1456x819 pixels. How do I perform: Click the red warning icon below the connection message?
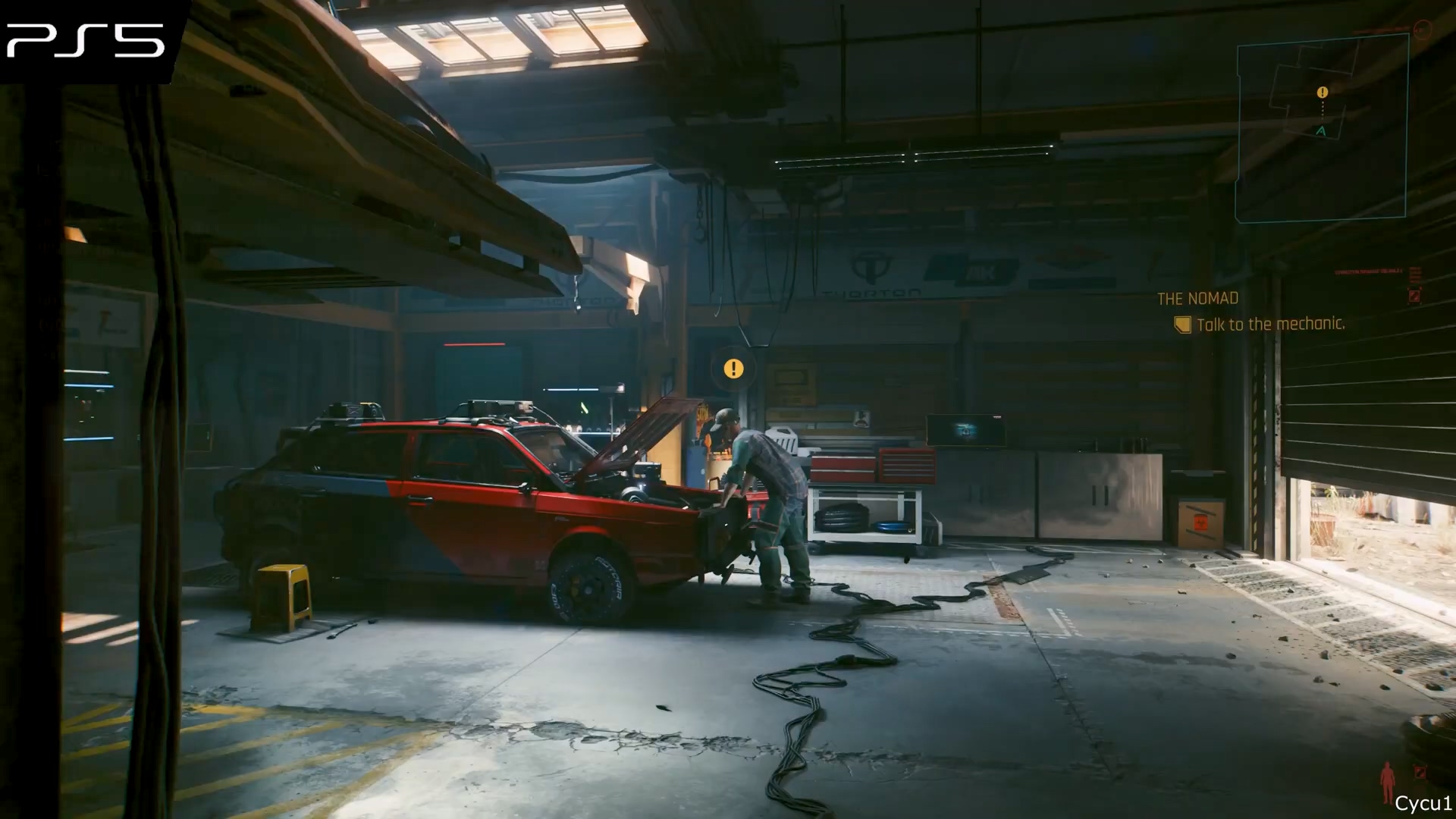(1414, 296)
